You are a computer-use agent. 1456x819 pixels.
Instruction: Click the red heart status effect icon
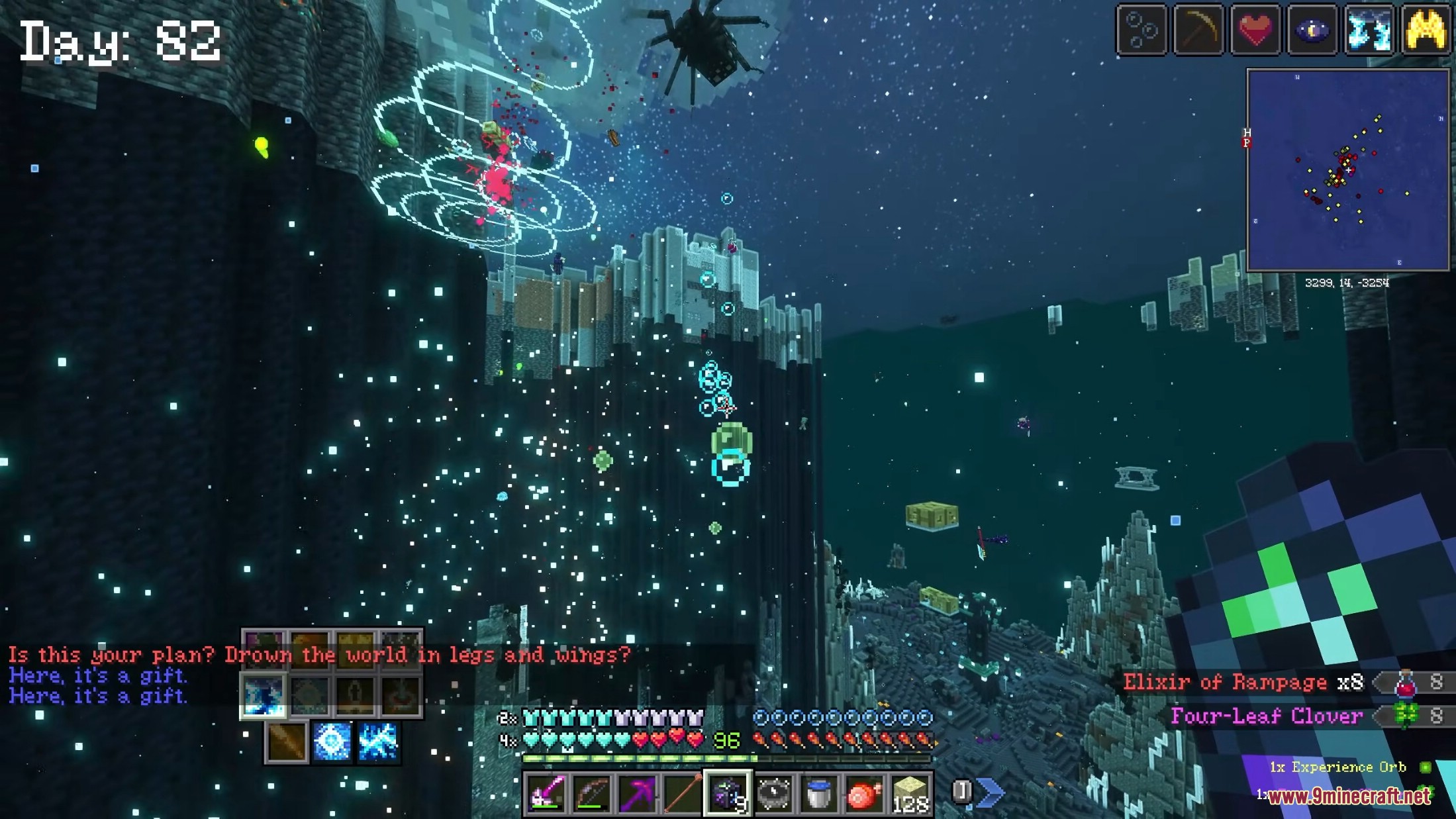tap(1255, 30)
